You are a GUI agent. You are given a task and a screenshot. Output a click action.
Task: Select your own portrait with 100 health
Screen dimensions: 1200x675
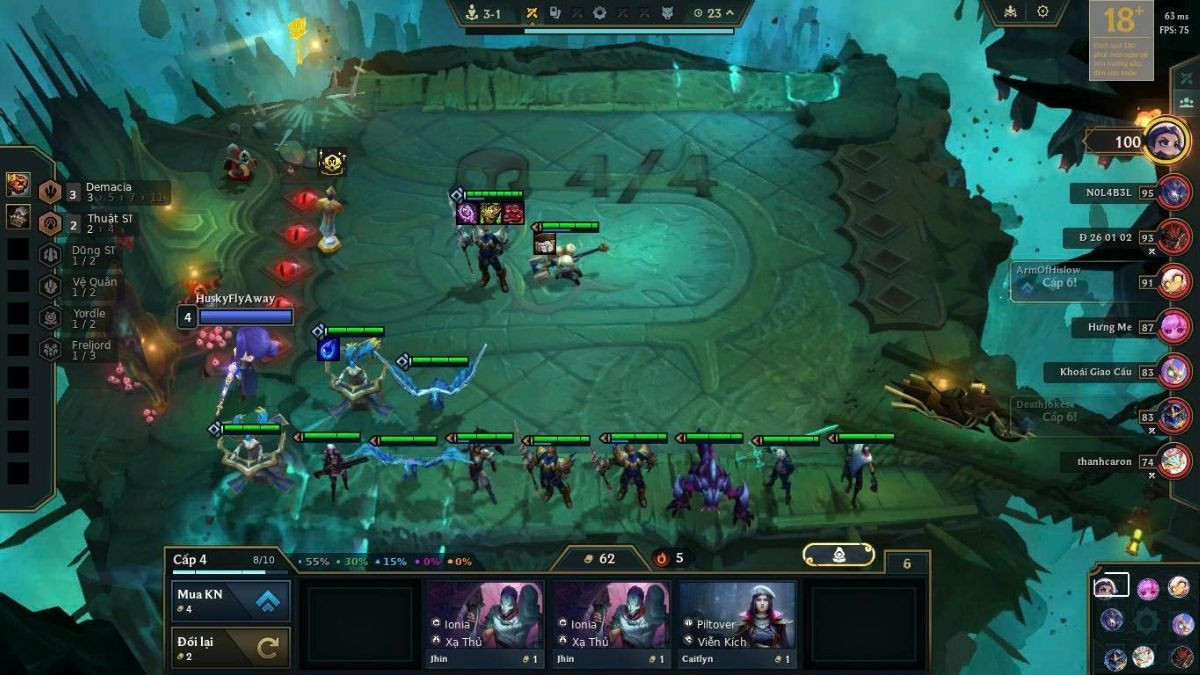(1164, 141)
